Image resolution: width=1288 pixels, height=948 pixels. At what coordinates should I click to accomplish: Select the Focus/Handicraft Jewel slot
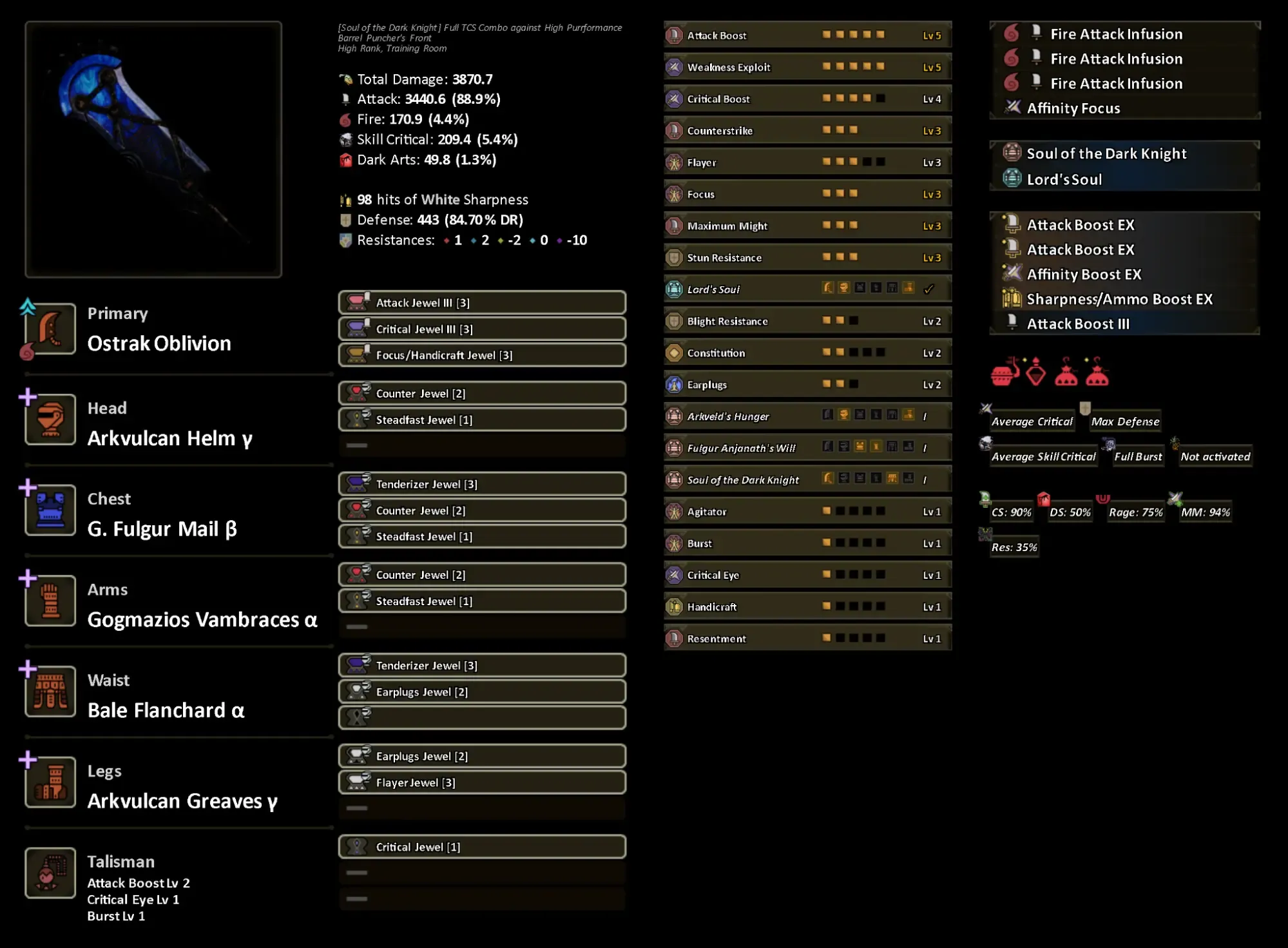click(482, 355)
